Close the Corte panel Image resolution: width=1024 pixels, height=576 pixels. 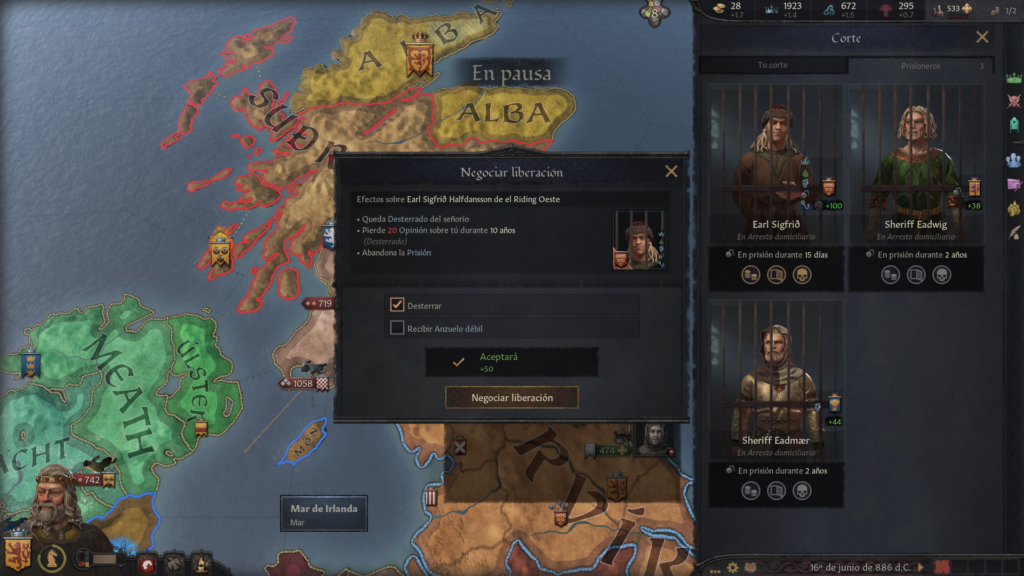(x=982, y=38)
